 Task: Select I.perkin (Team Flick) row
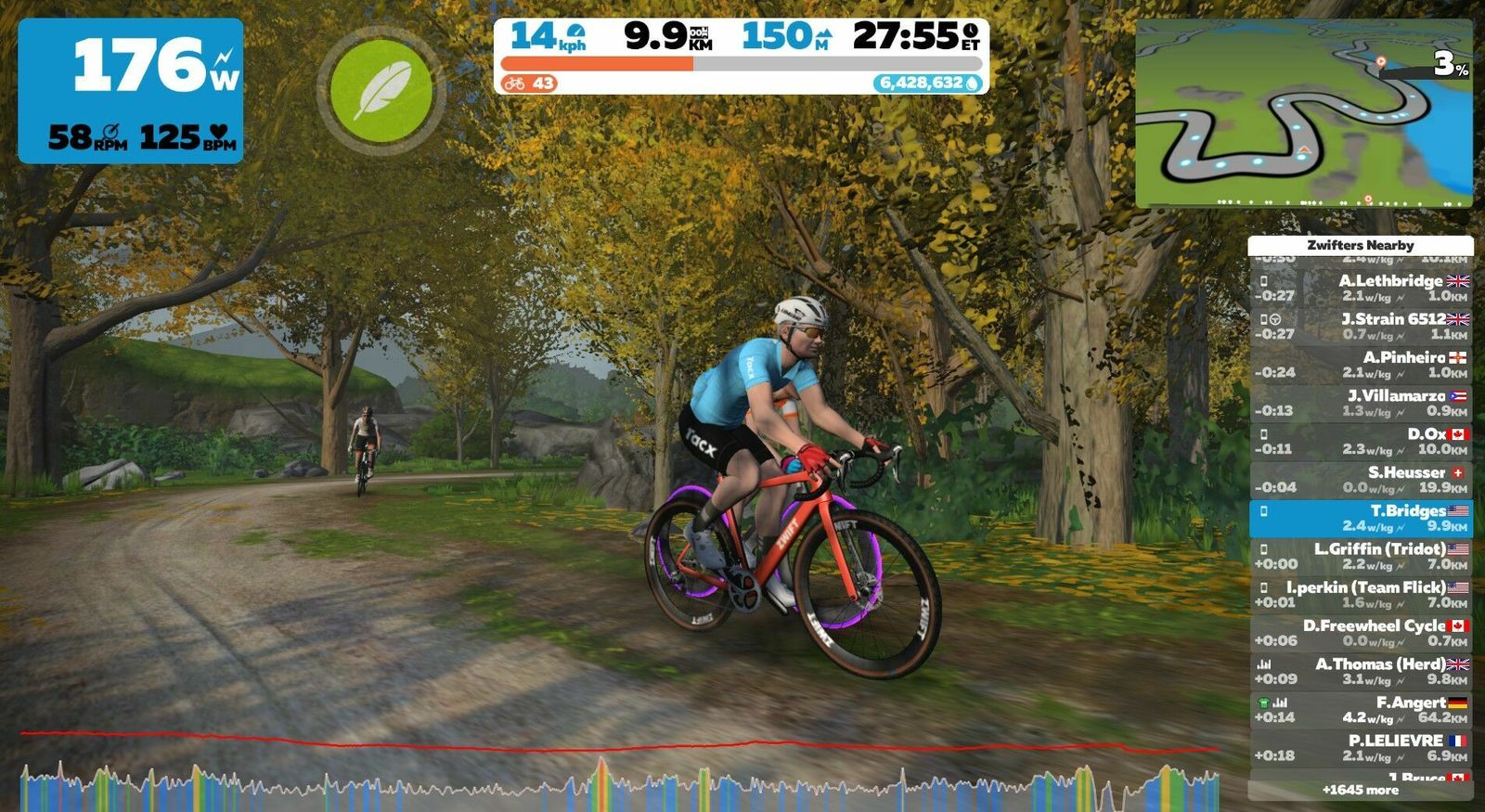[x=1361, y=594]
